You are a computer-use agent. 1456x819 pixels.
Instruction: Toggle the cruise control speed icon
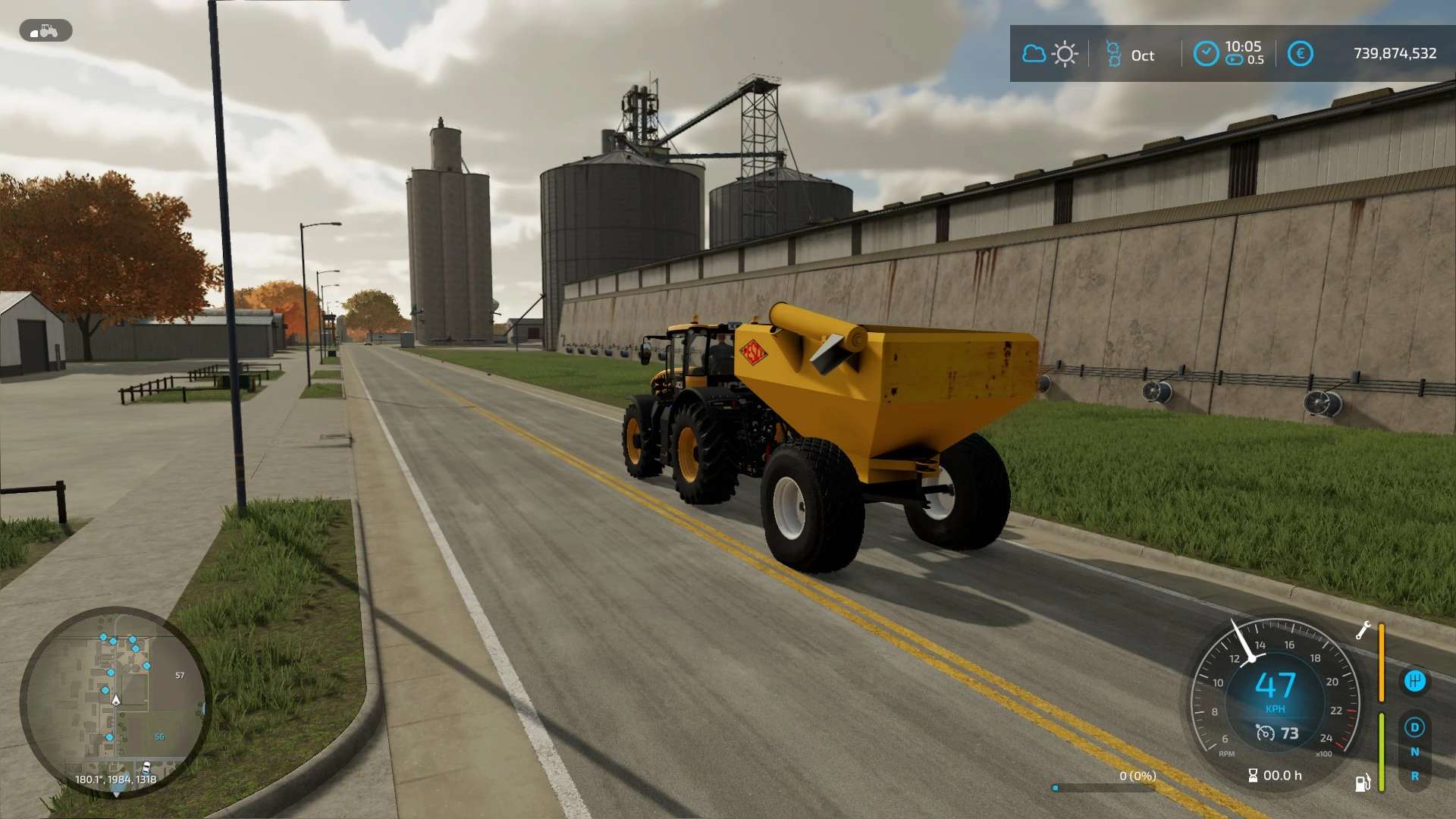tap(1265, 733)
